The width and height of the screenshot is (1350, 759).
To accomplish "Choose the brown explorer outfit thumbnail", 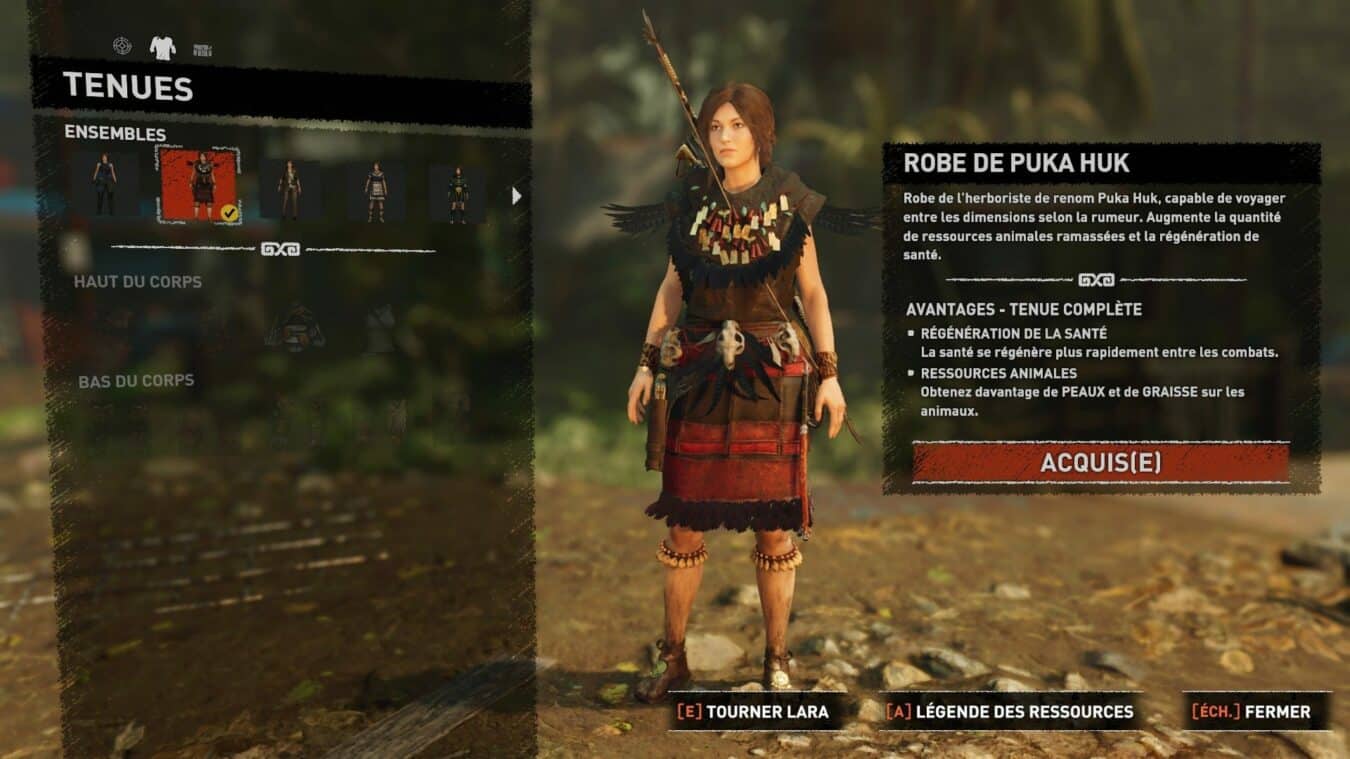I will pyautogui.click(x=290, y=189).
